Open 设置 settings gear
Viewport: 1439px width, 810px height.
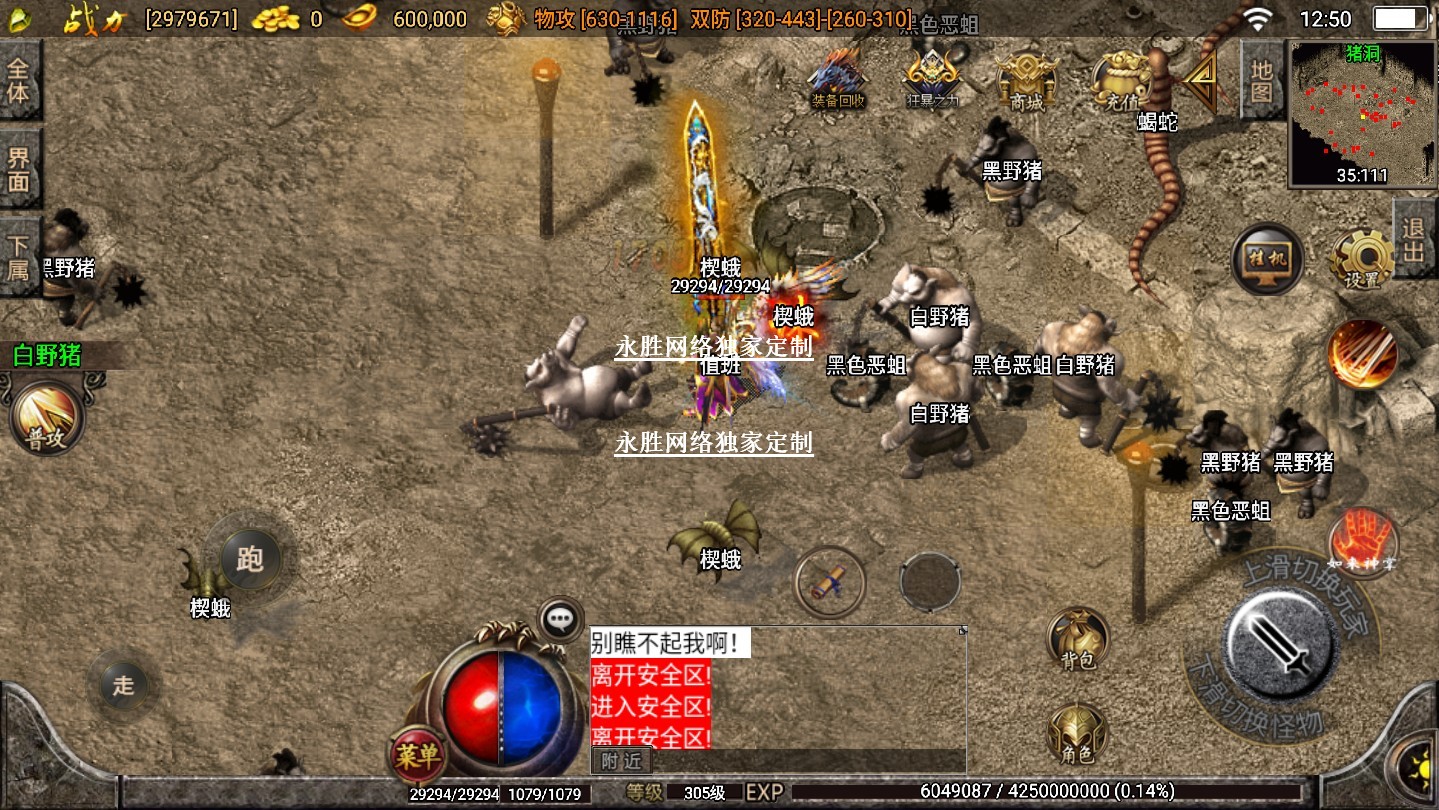[x=1362, y=259]
